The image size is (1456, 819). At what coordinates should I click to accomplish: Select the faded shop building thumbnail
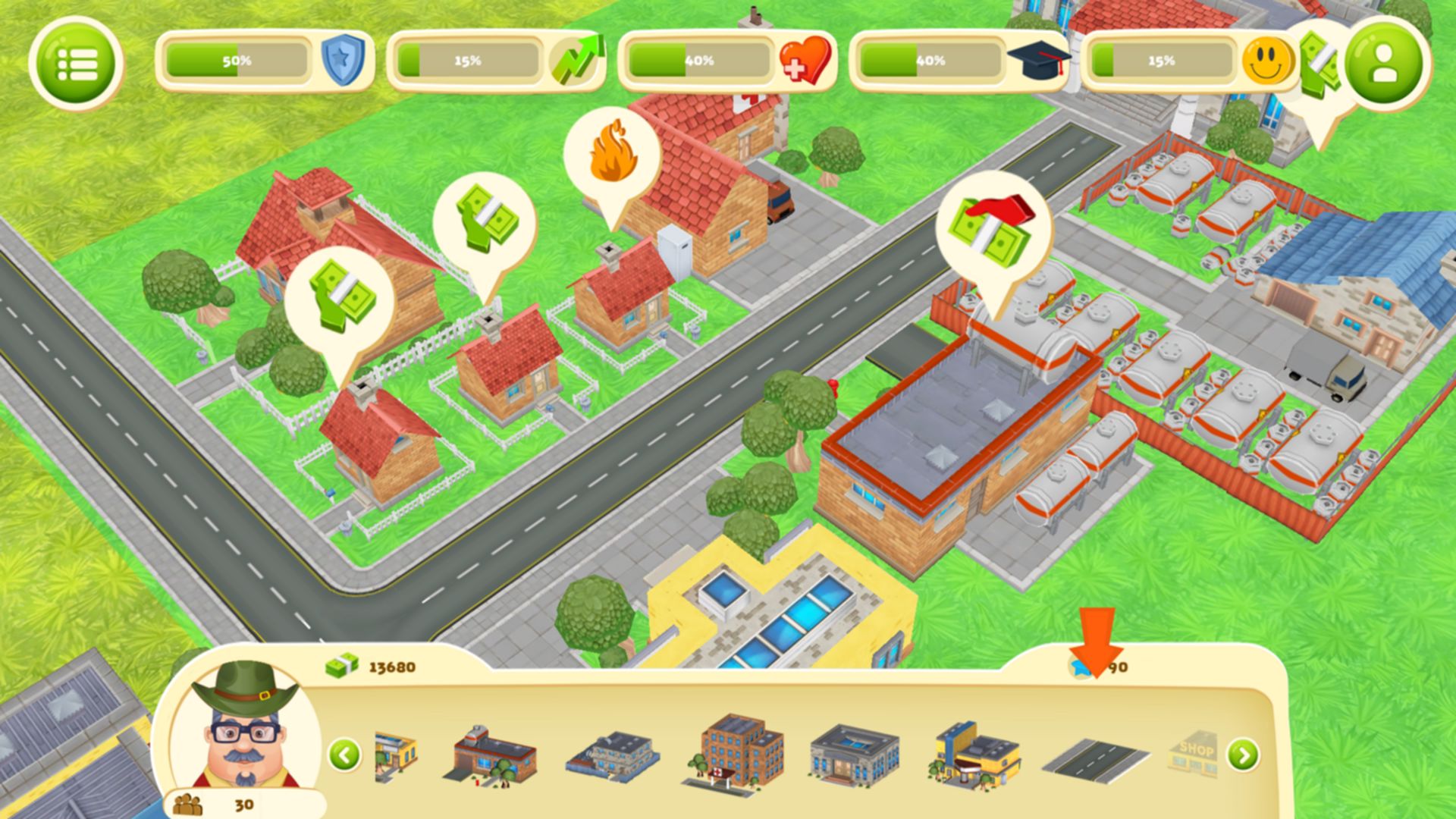click(1194, 754)
